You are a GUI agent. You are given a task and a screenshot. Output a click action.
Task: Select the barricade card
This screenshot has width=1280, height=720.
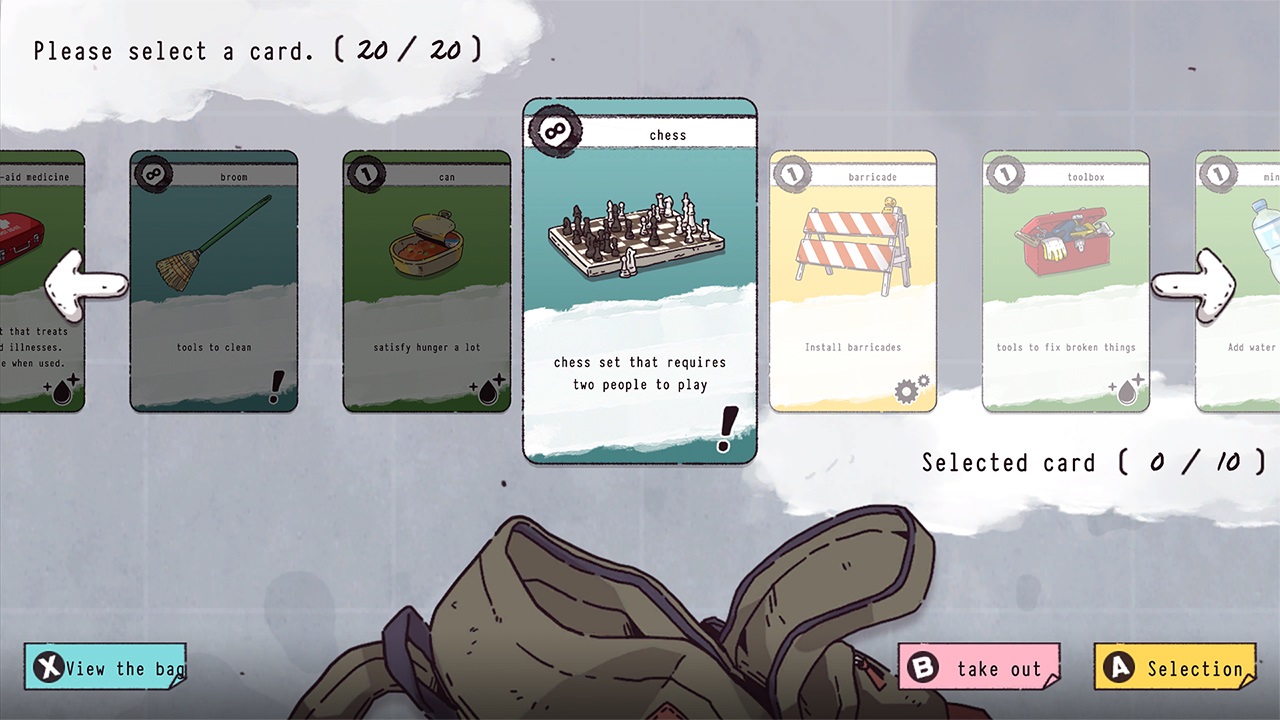[x=852, y=280]
